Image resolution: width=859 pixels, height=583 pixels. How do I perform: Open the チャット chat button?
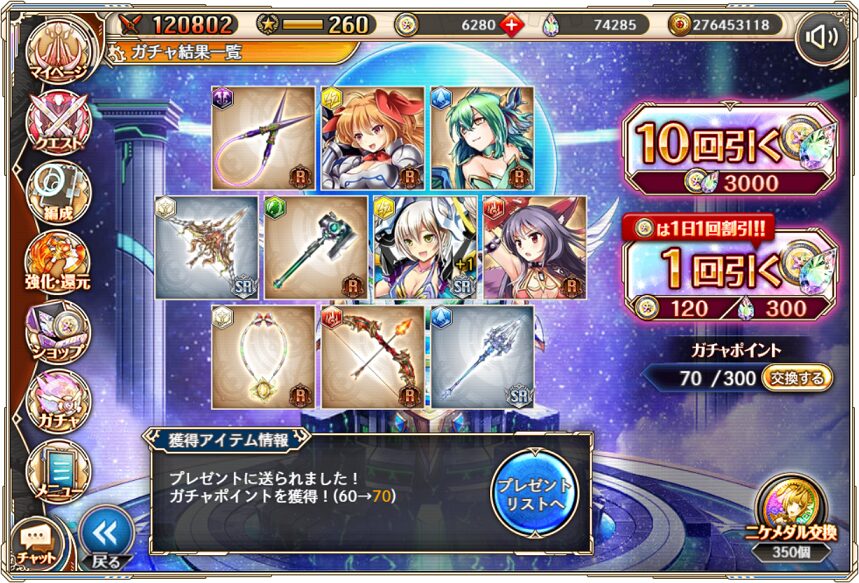point(35,541)
